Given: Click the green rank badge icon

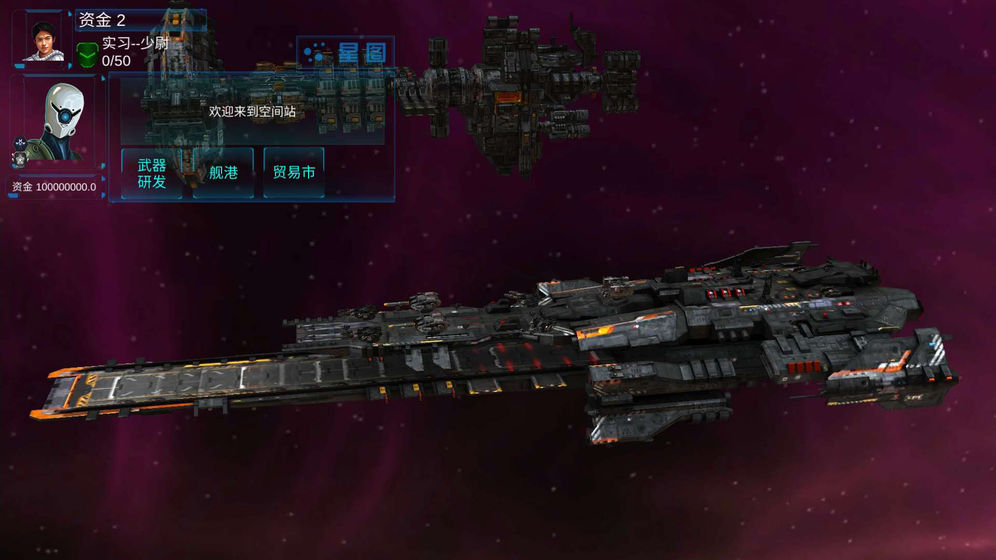Looking at the screenshot, I should (87, 53).
